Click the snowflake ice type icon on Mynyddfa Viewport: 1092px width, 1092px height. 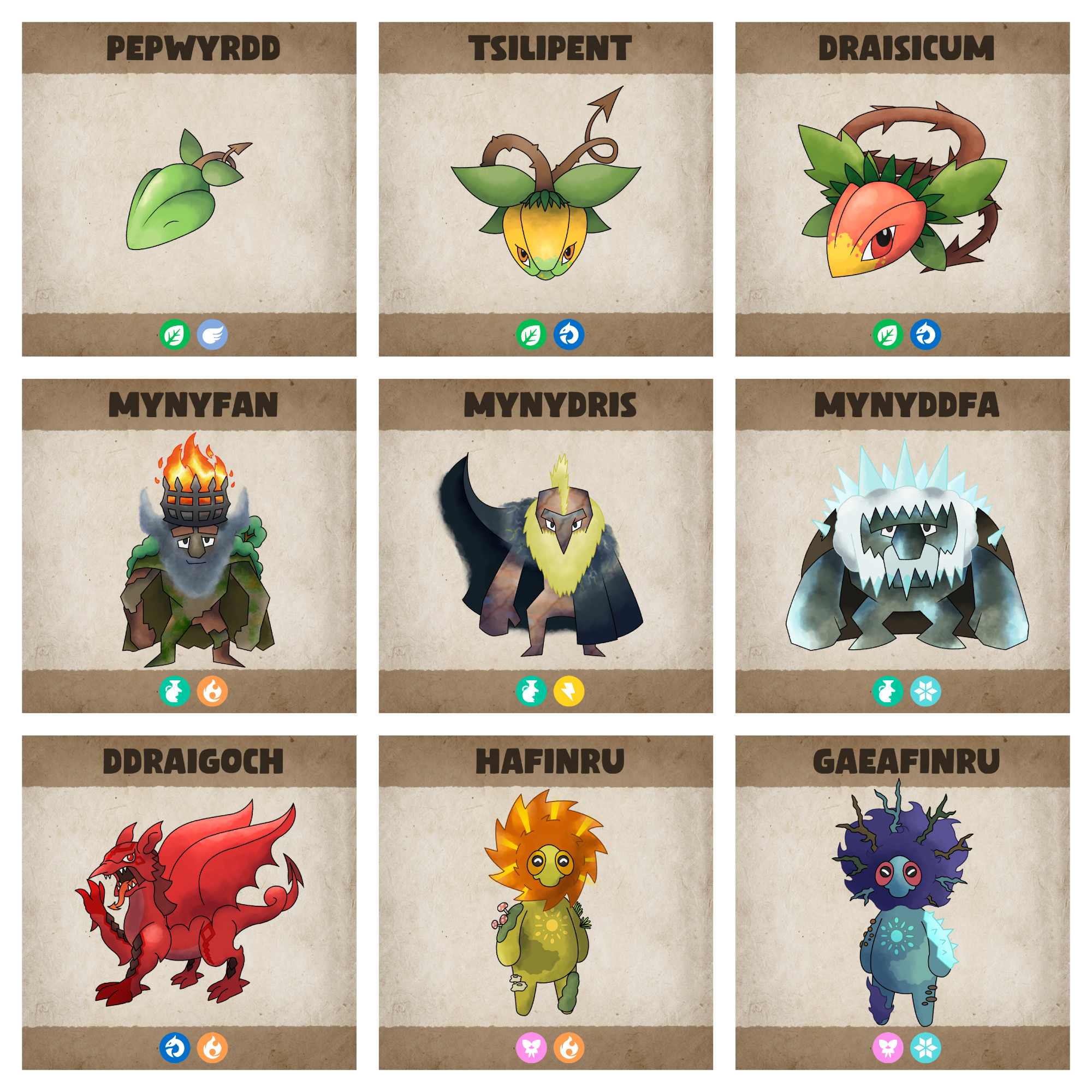coord(925,691)
